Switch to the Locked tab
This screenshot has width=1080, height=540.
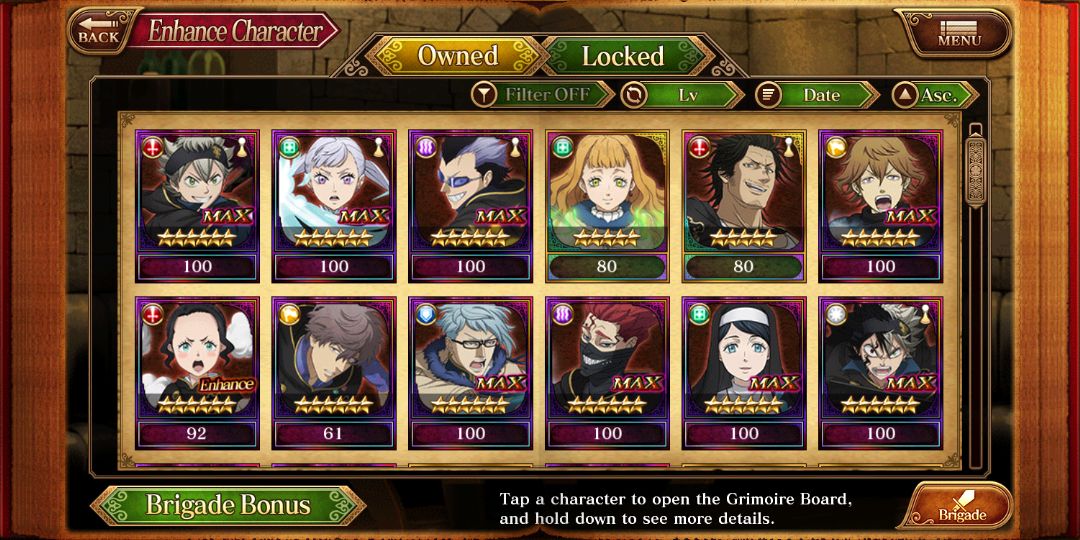point(622,56)
